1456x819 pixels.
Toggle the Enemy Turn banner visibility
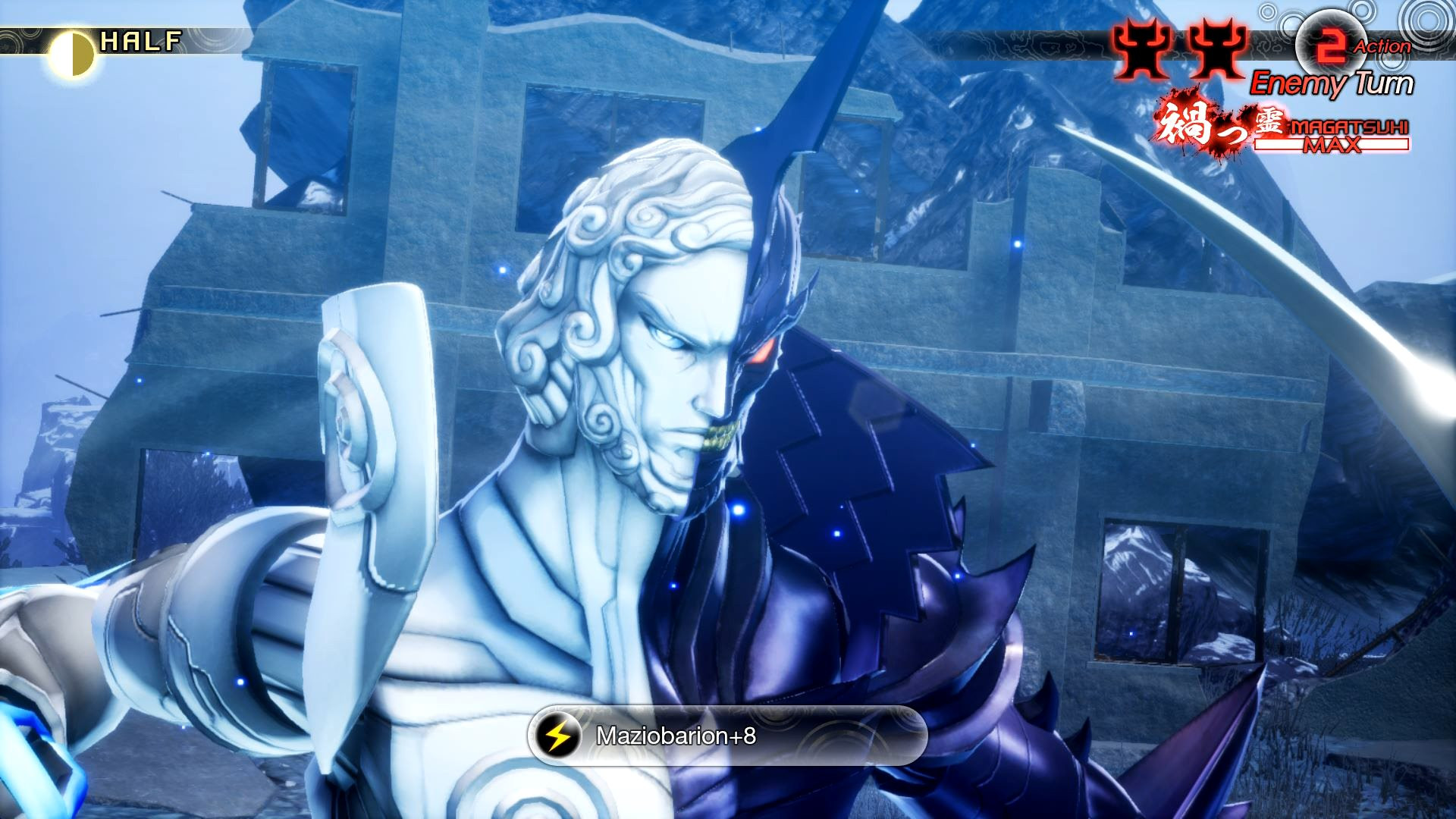tap(1333, 82)
